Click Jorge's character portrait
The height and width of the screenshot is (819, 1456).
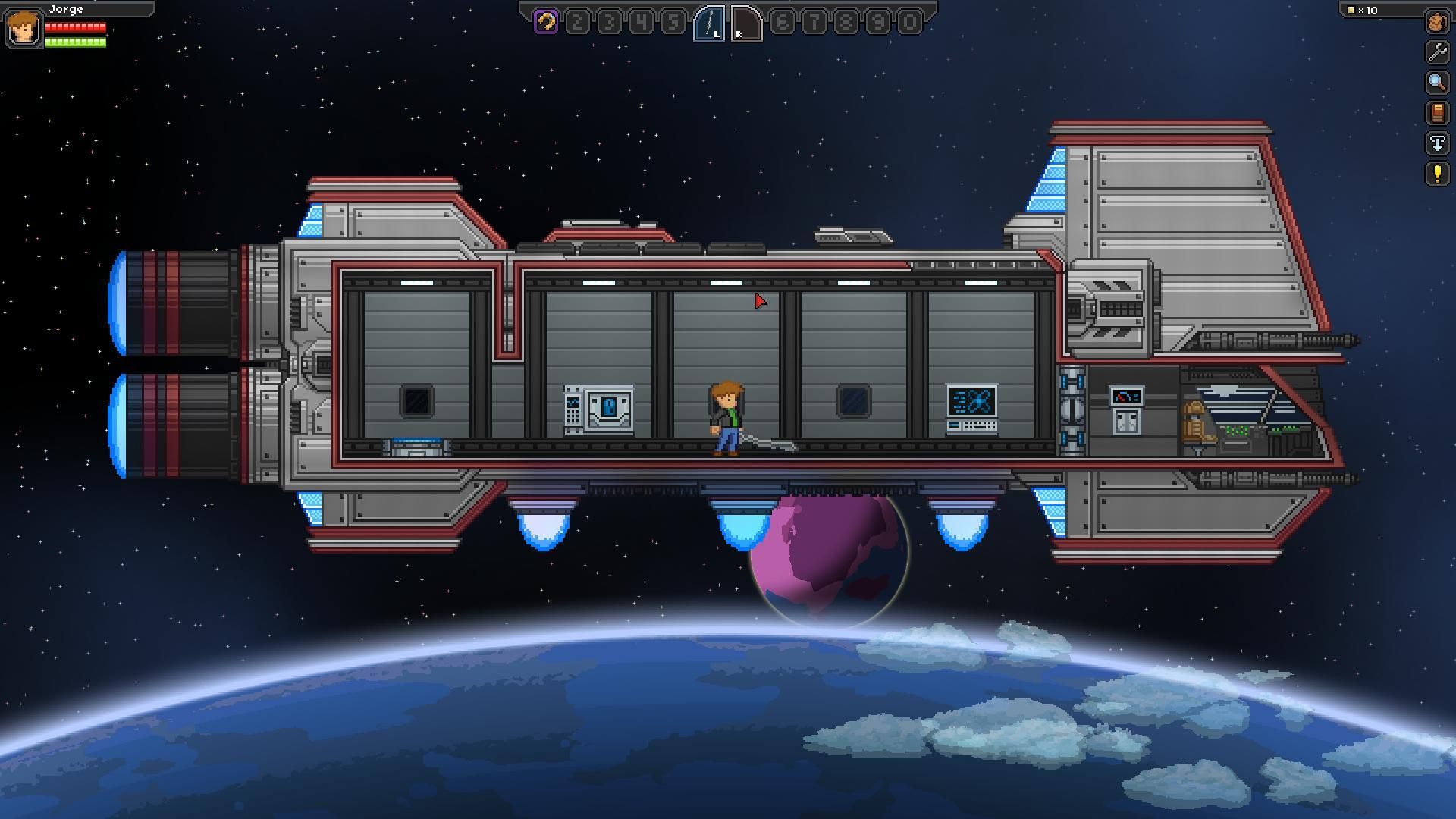pos(24,29)
